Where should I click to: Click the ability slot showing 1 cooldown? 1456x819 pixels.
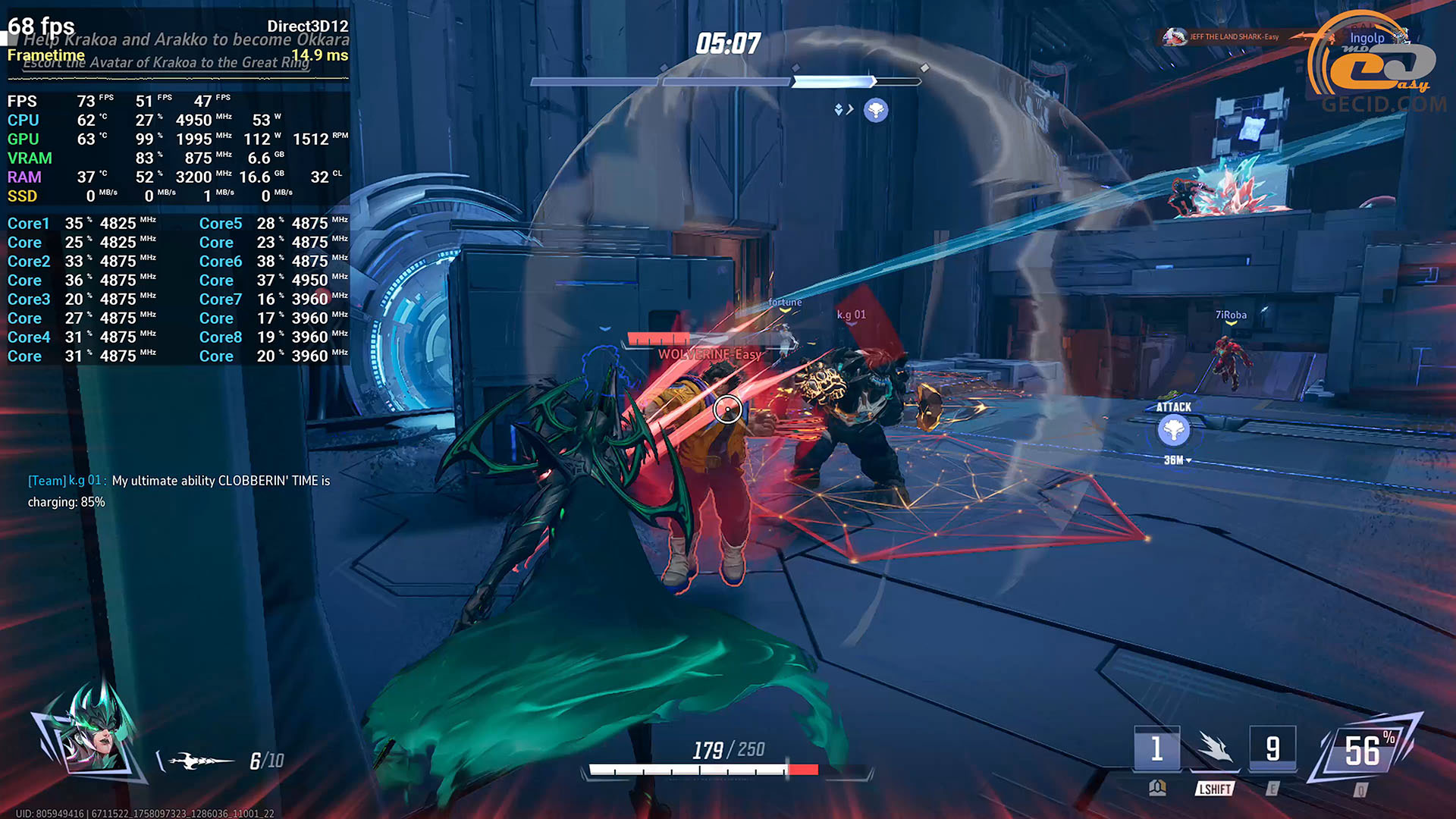pyautogui.click(x=1156, y=748)
